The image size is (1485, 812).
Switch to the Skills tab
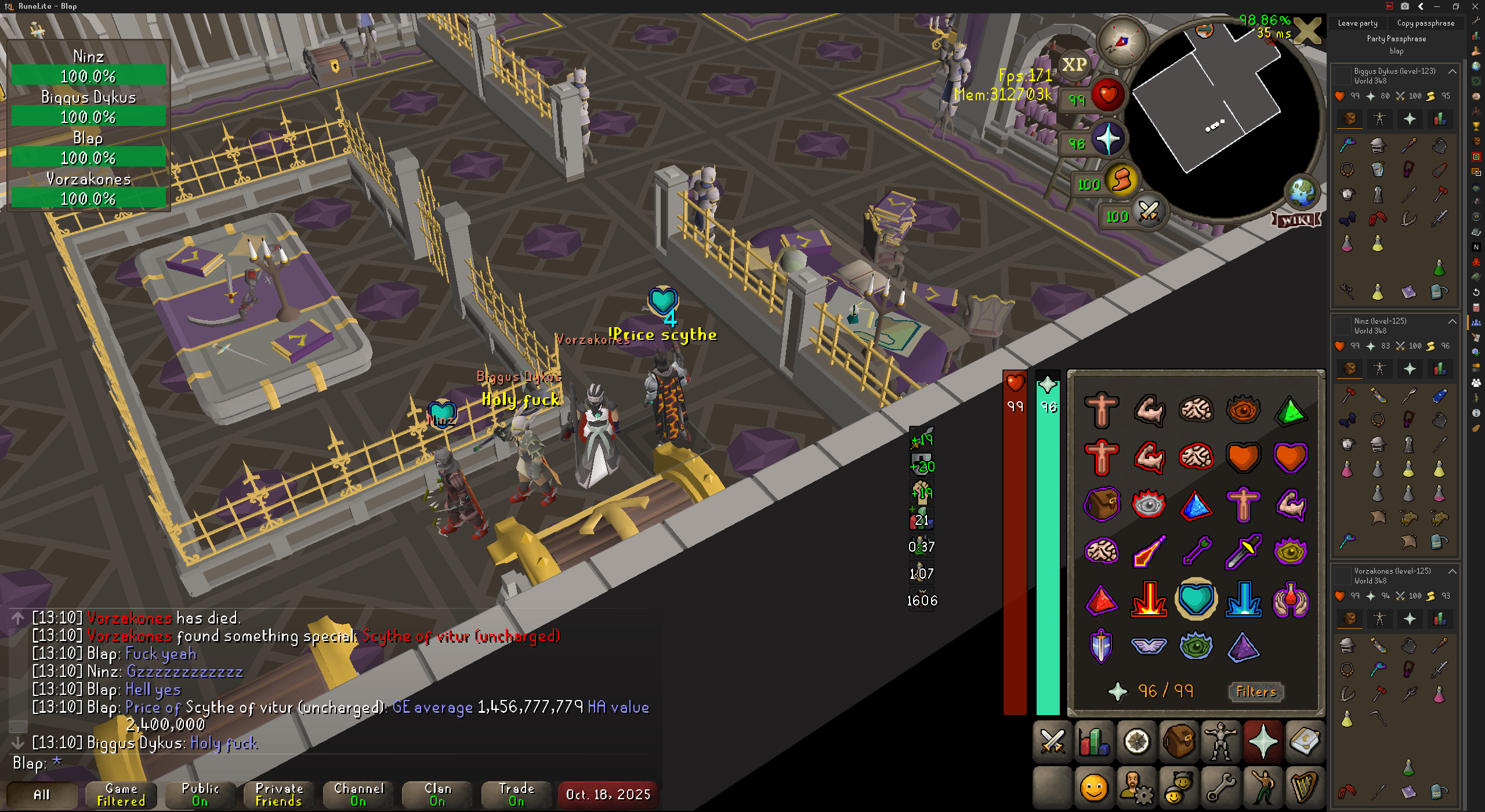coord(1094,741)
